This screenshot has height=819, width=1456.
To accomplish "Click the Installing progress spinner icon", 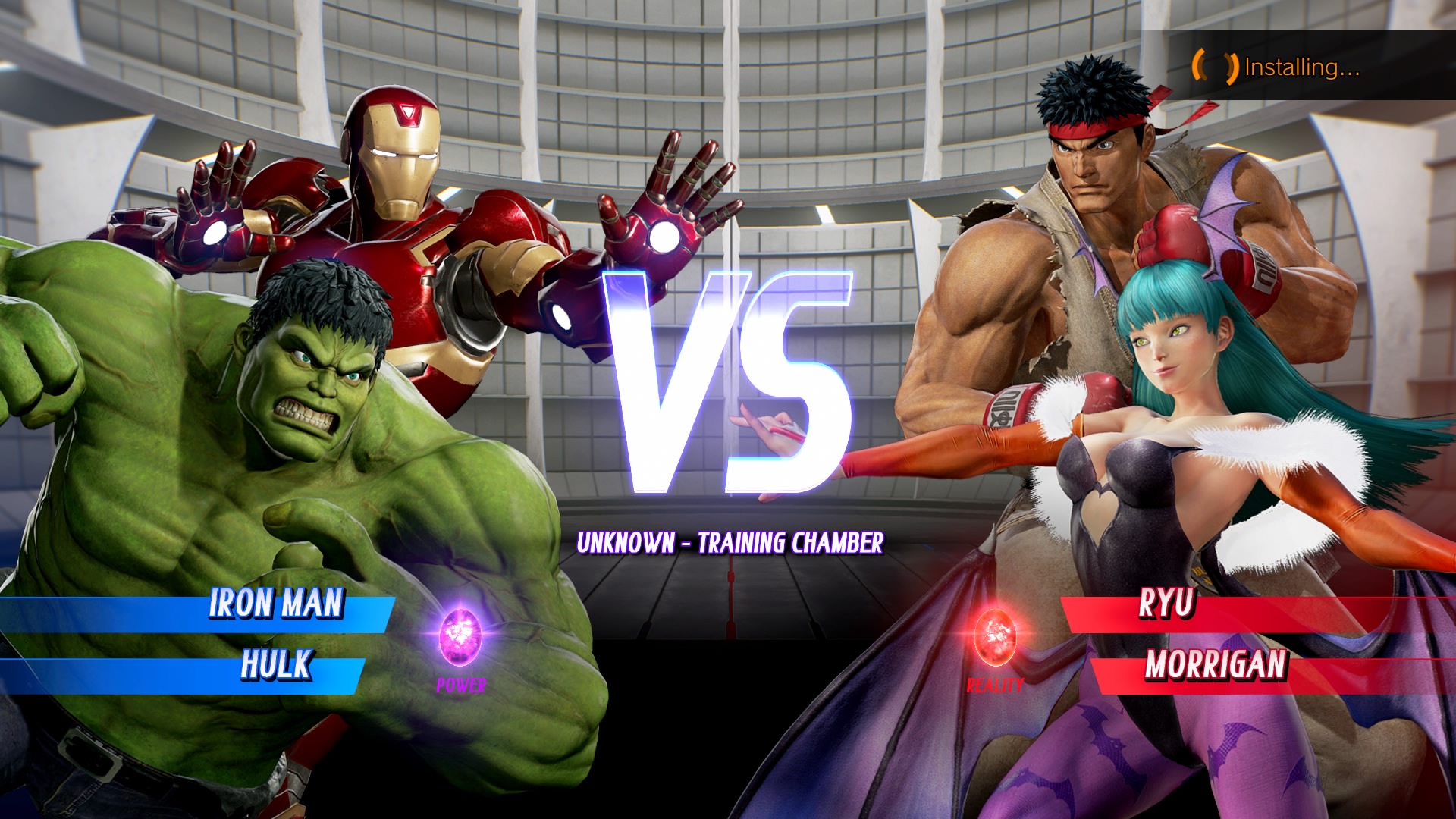I will [1214, 67].
